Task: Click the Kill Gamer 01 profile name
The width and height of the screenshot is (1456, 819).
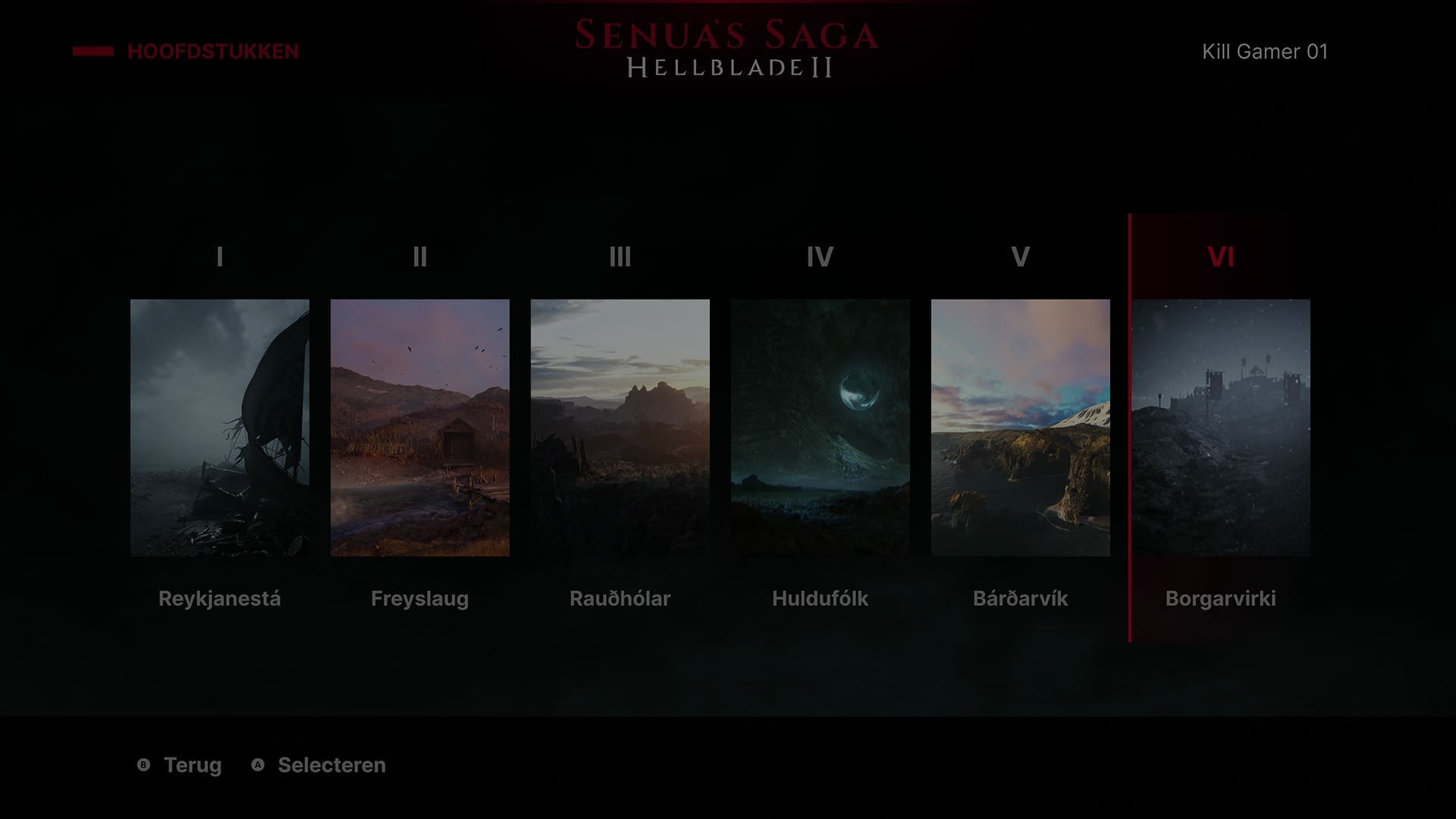Action: tap(1265, 51)
